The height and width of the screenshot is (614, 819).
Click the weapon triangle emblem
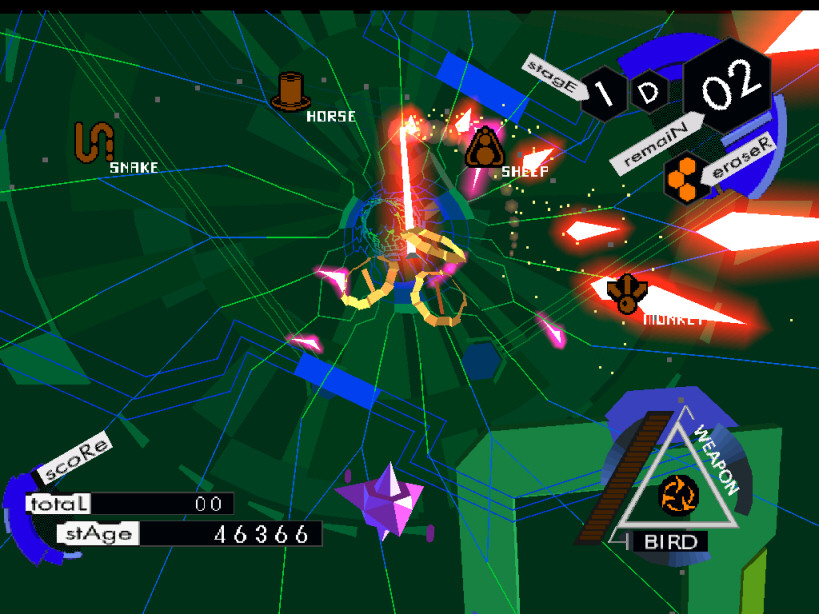(676, 490)
